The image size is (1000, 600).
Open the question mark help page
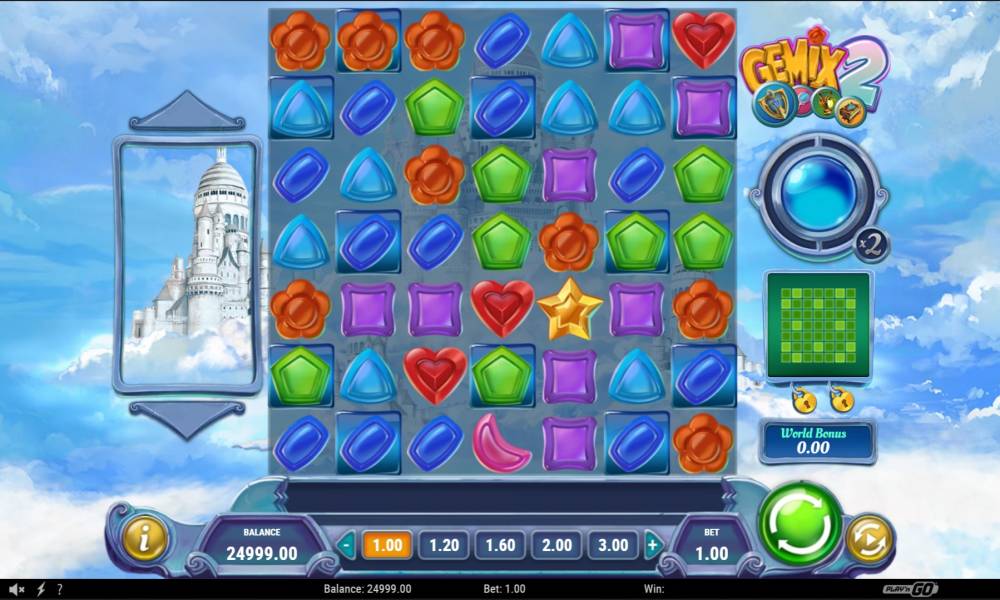tap(60, 589)
